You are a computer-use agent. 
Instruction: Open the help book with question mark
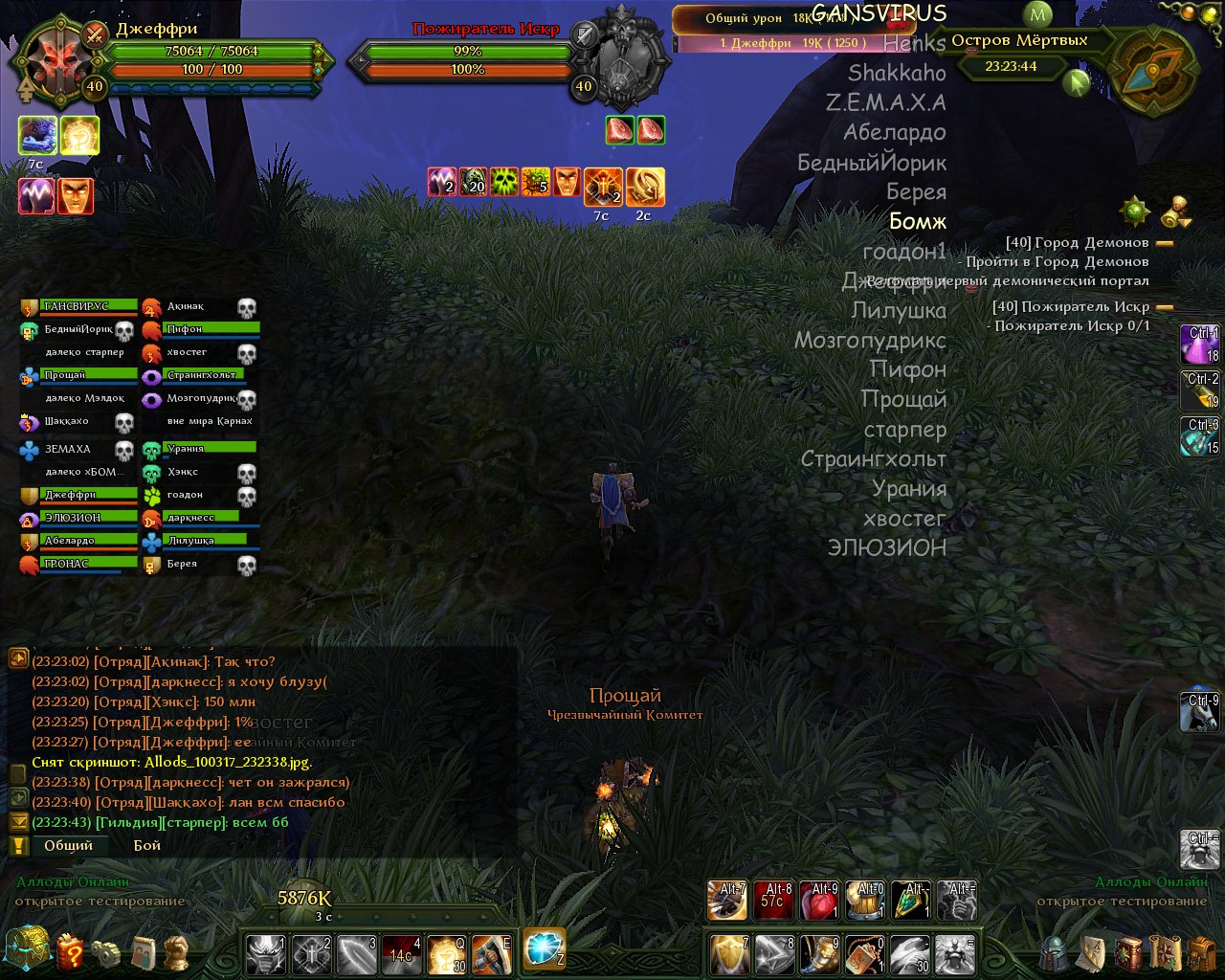[x=71, y=952]
